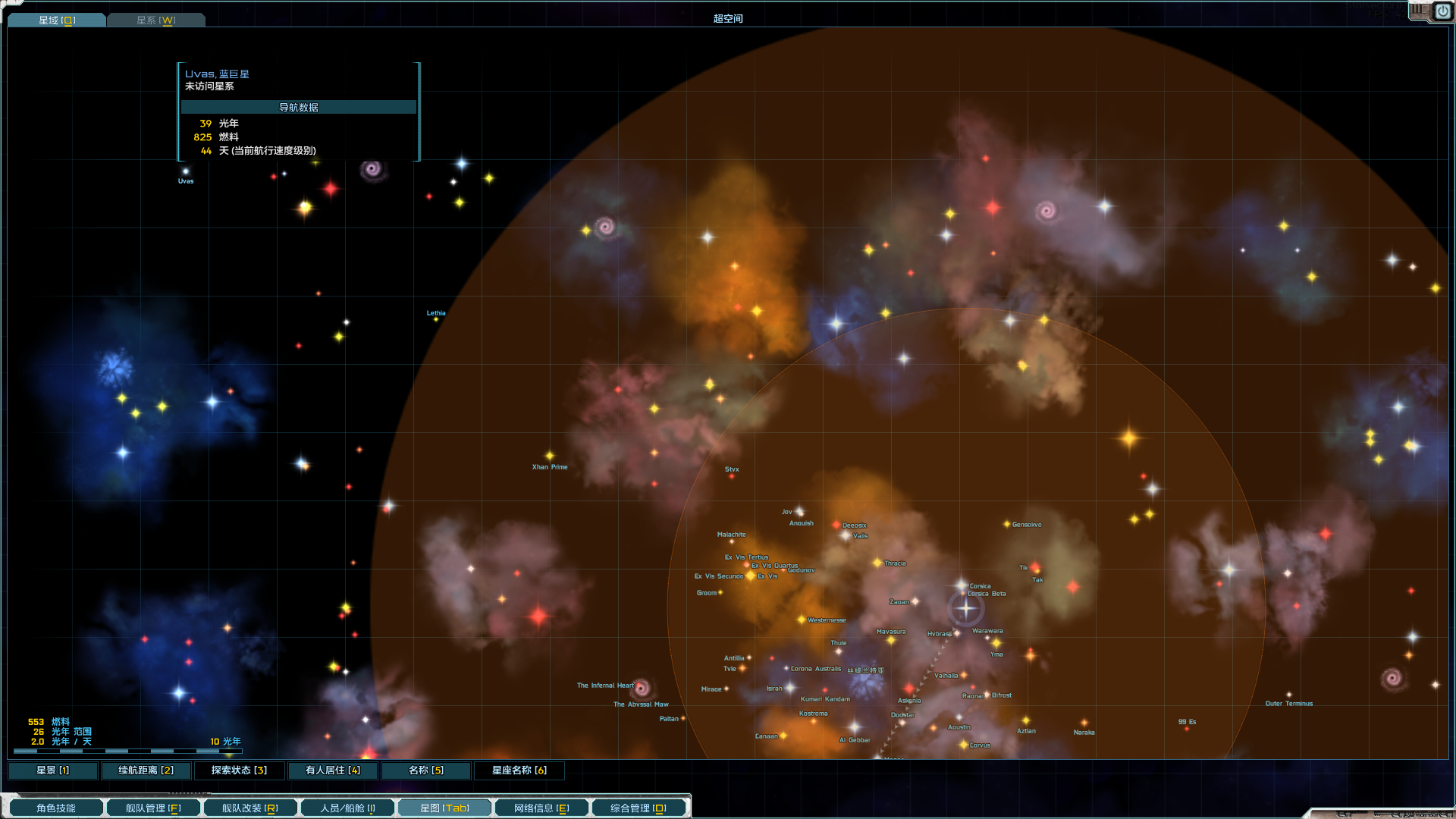Click the crosshair marker near Corsica Beta

pyautogui.click(x=965, y=607)
